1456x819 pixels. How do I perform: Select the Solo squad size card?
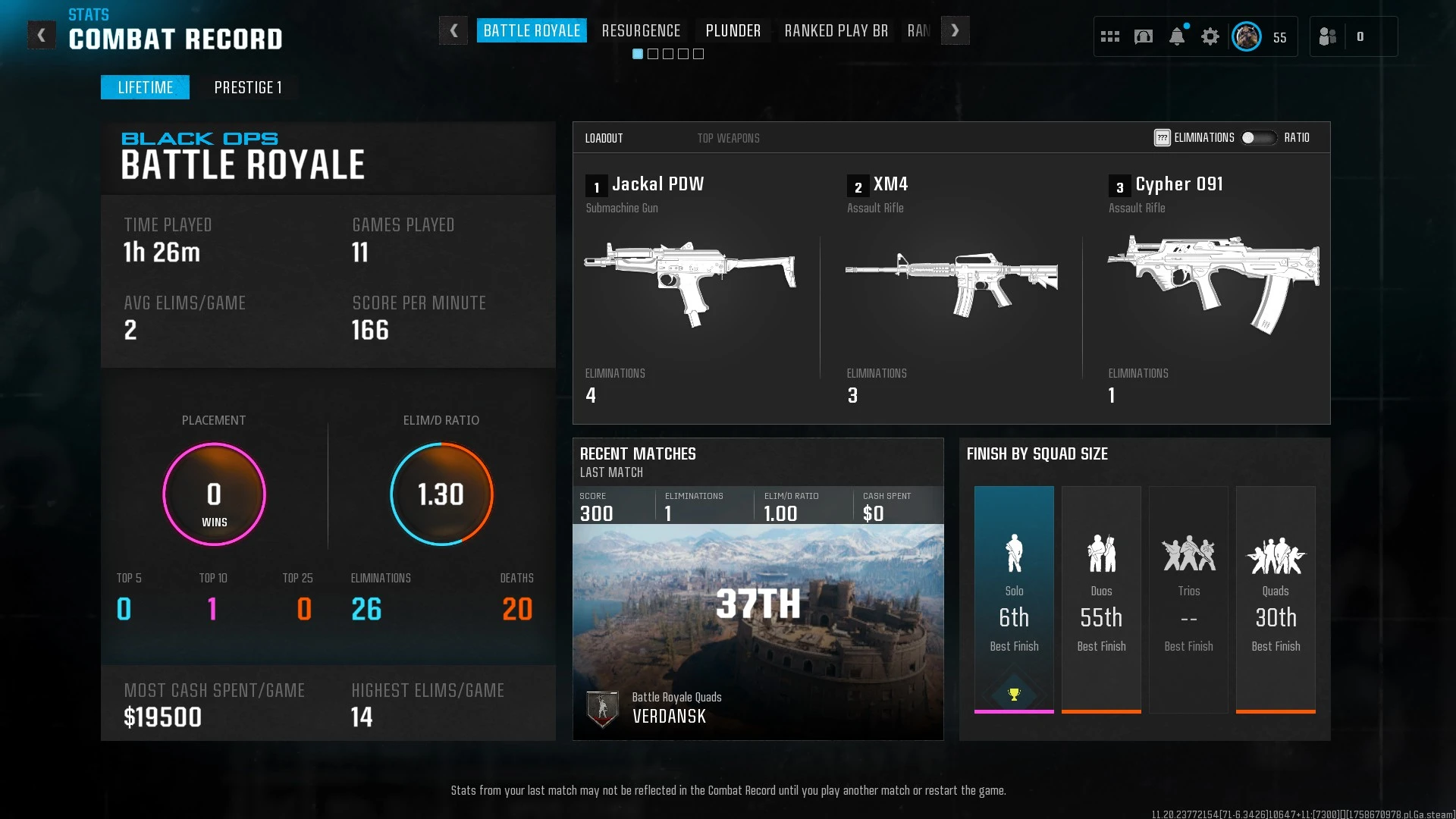(x=1014, y=599)
